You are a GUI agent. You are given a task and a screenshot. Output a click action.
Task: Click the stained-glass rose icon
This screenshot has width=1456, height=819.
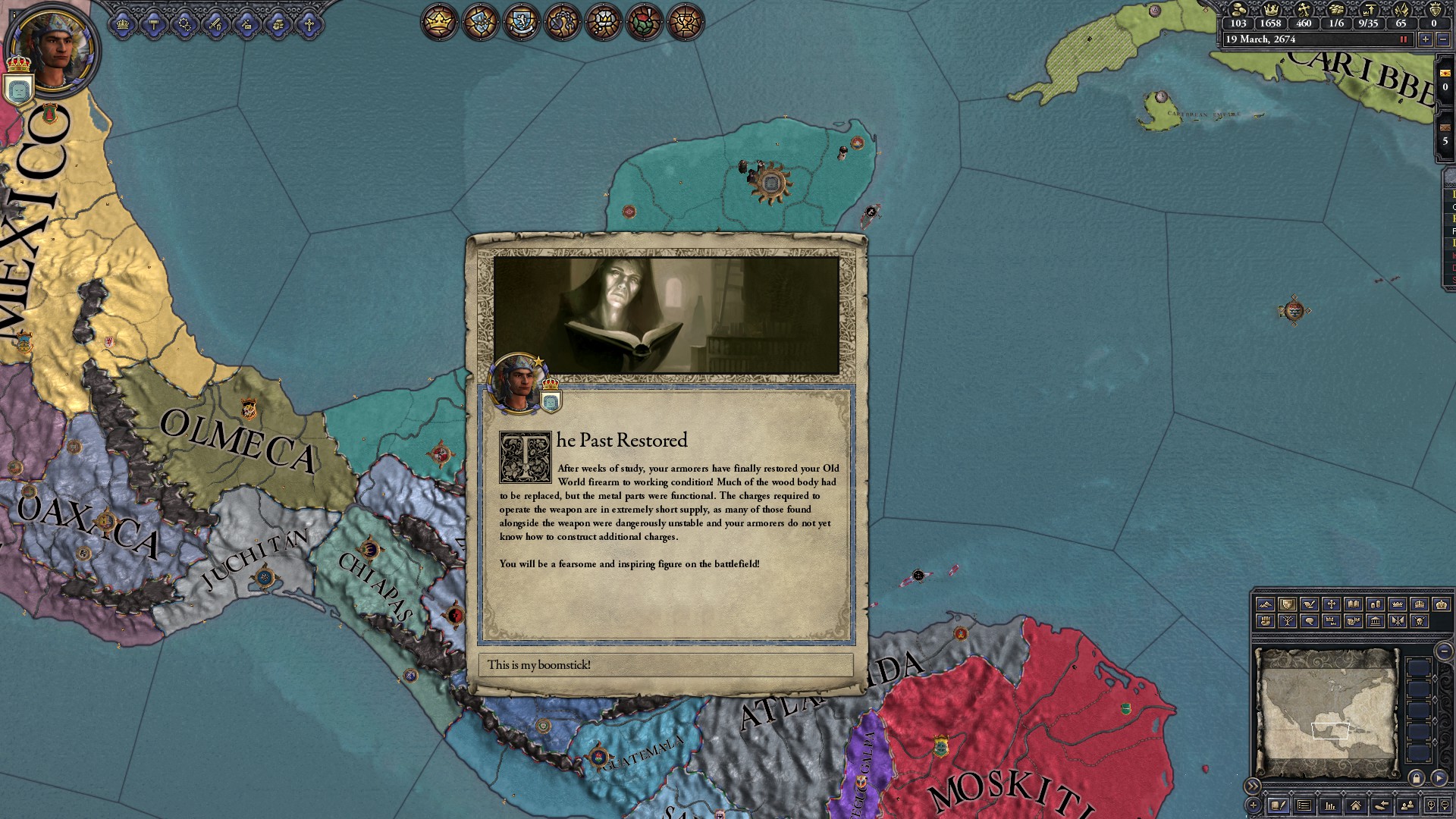point(644,22)
